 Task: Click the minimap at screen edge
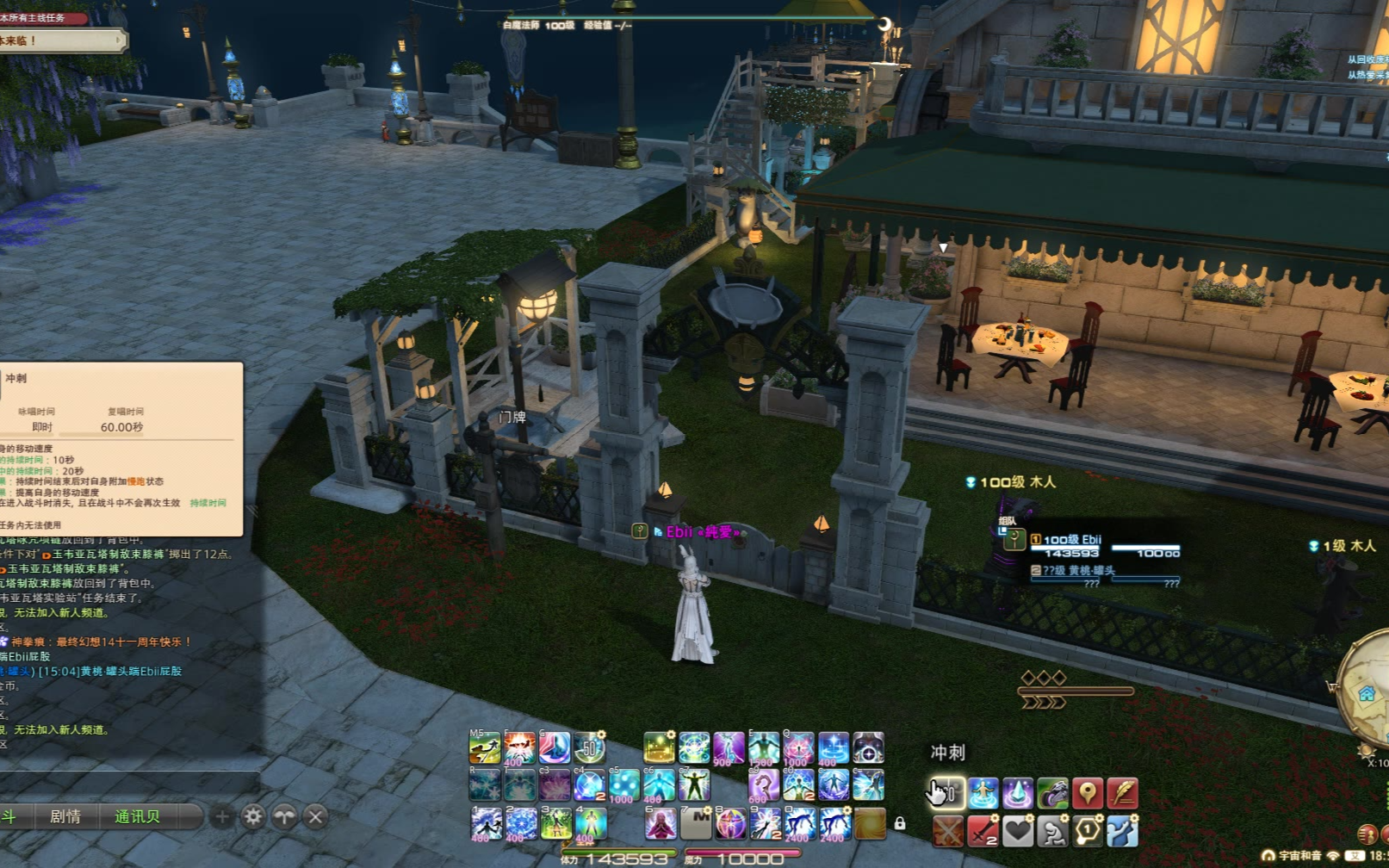pyautogui.click(x=1369, y=689)
